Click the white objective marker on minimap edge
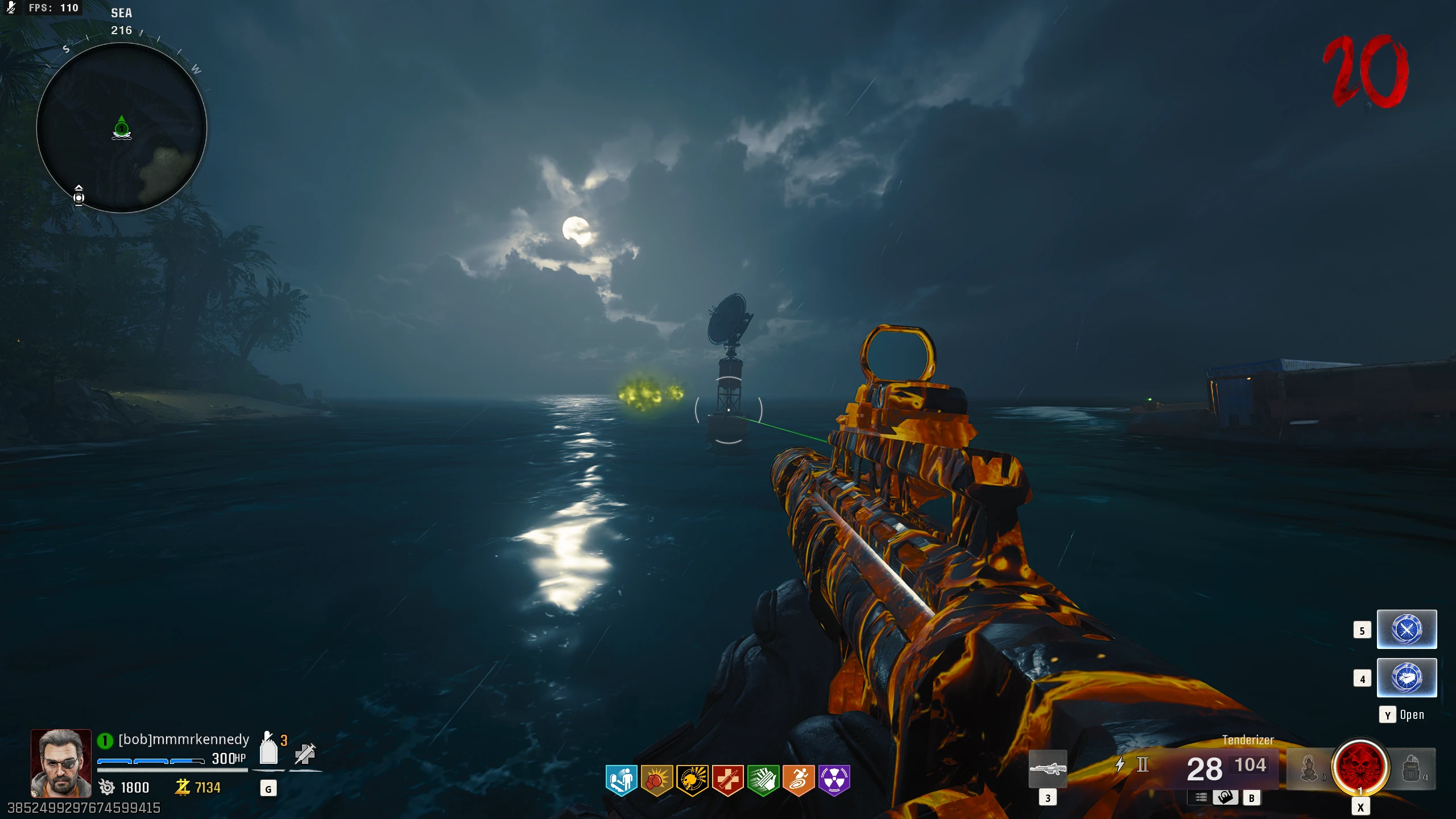This screenshot has height=819, width=1456. [x=79, y=195]
